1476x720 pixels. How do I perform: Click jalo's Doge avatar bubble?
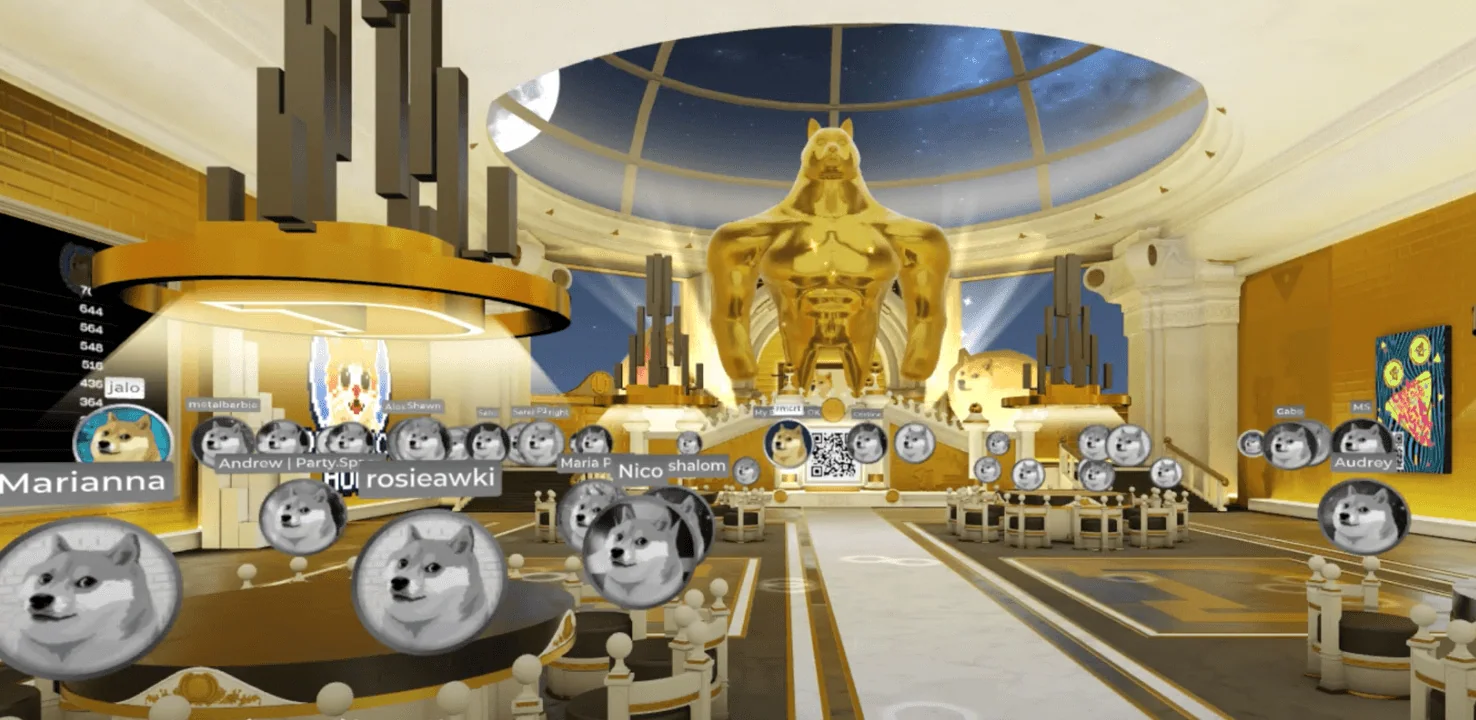coord(121,438)
